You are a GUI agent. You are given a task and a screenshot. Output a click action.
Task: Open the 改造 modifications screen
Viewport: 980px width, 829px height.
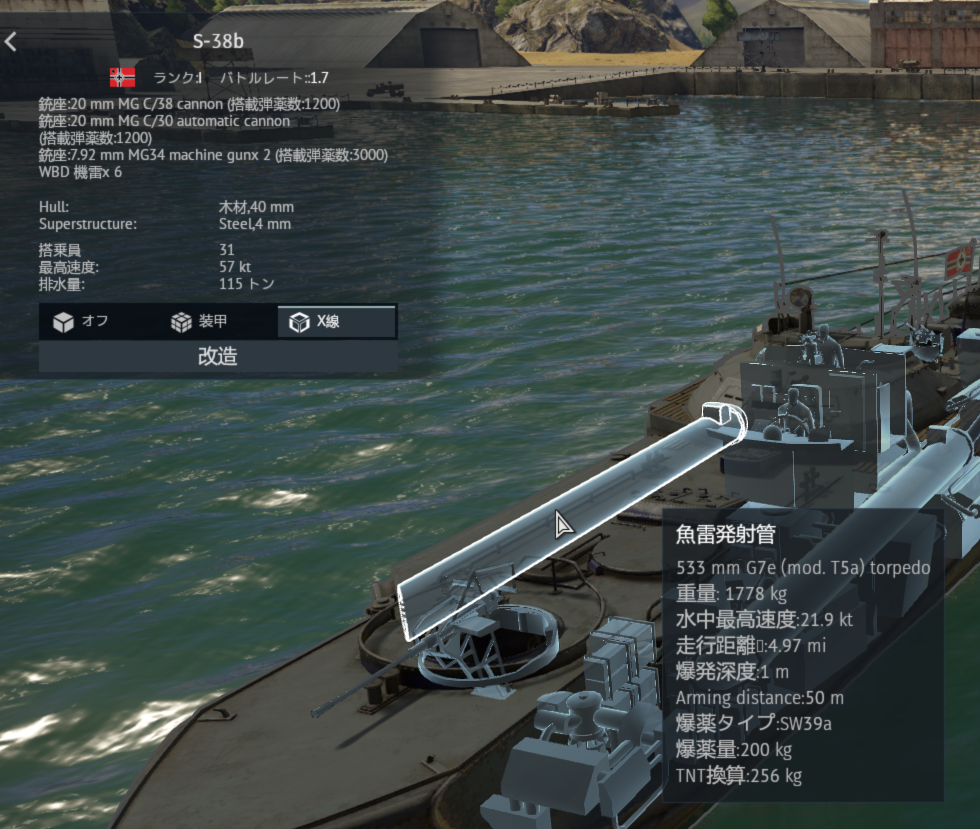pos(218,357)
